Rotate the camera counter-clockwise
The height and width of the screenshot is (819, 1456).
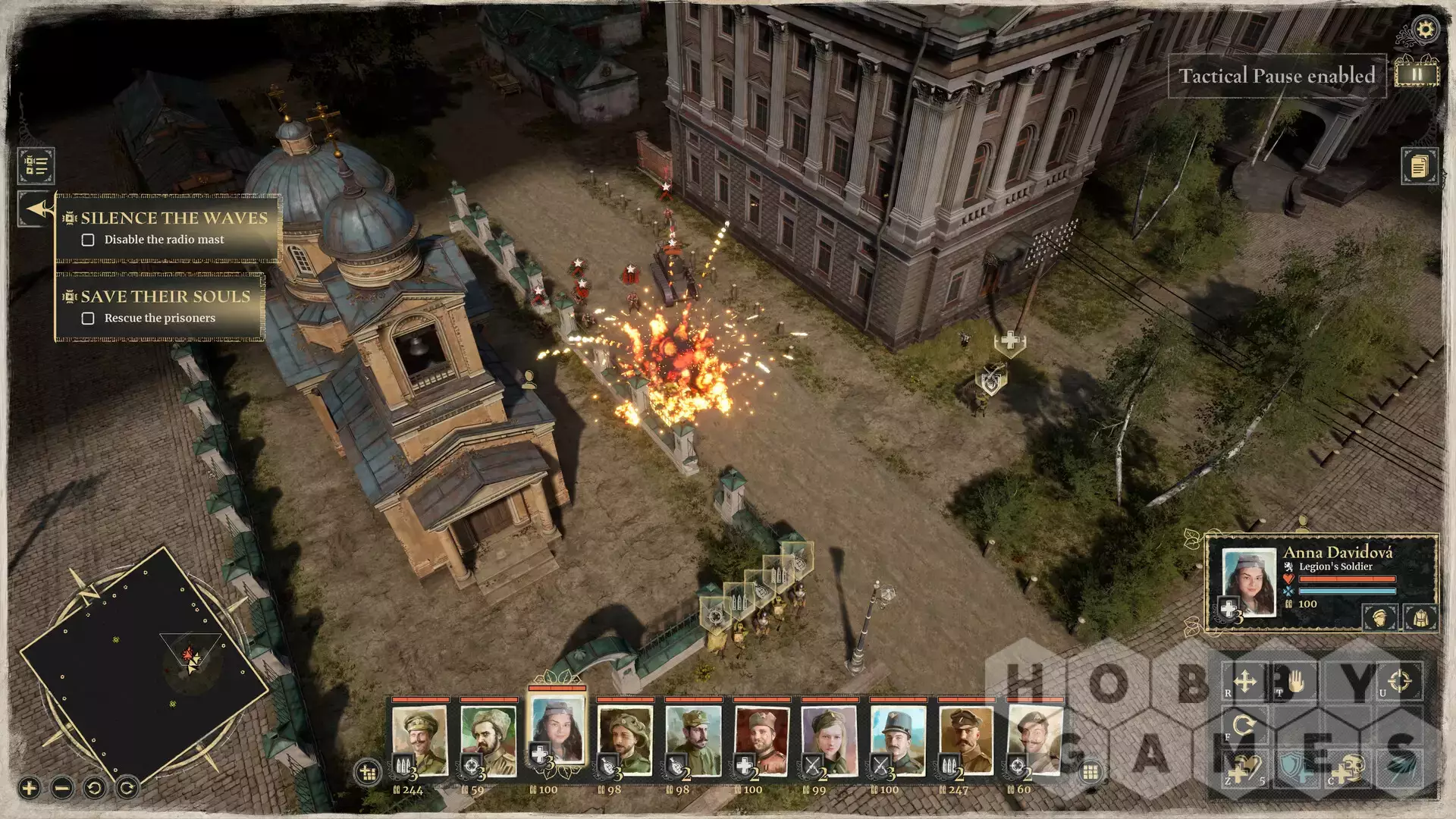[x=95, y=788]
